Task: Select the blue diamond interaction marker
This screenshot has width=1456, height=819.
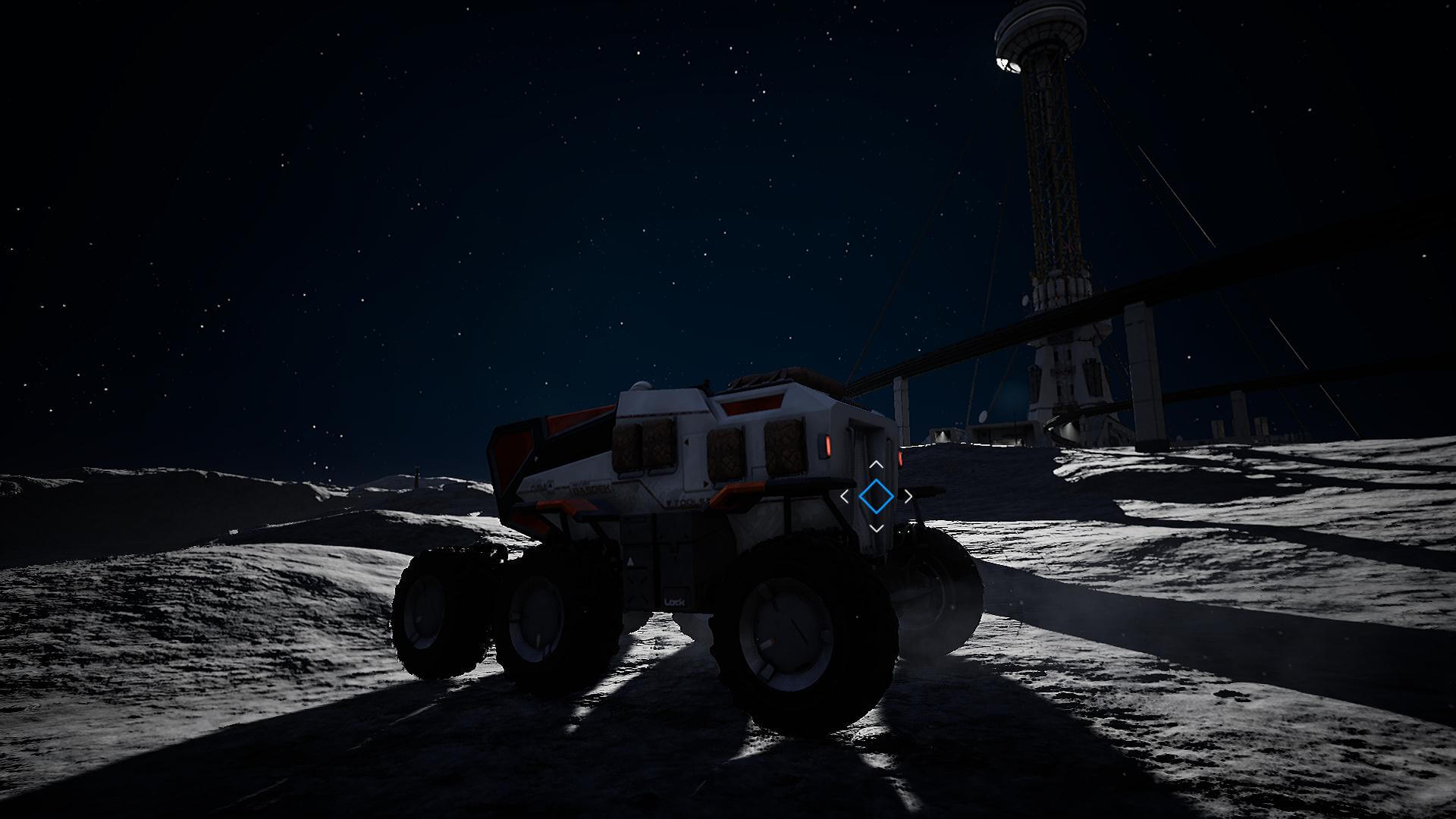Action: pyautogui.click(x=876, y=496)
